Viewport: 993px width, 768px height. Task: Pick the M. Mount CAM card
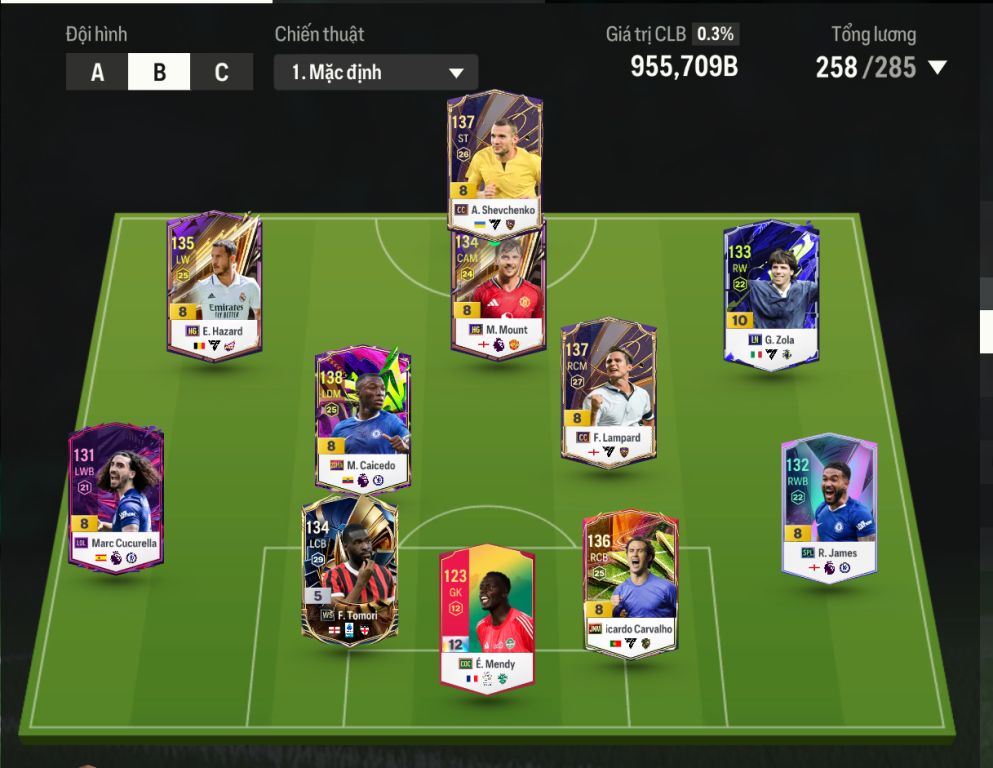pyautogui.click(x=498, y=292)
